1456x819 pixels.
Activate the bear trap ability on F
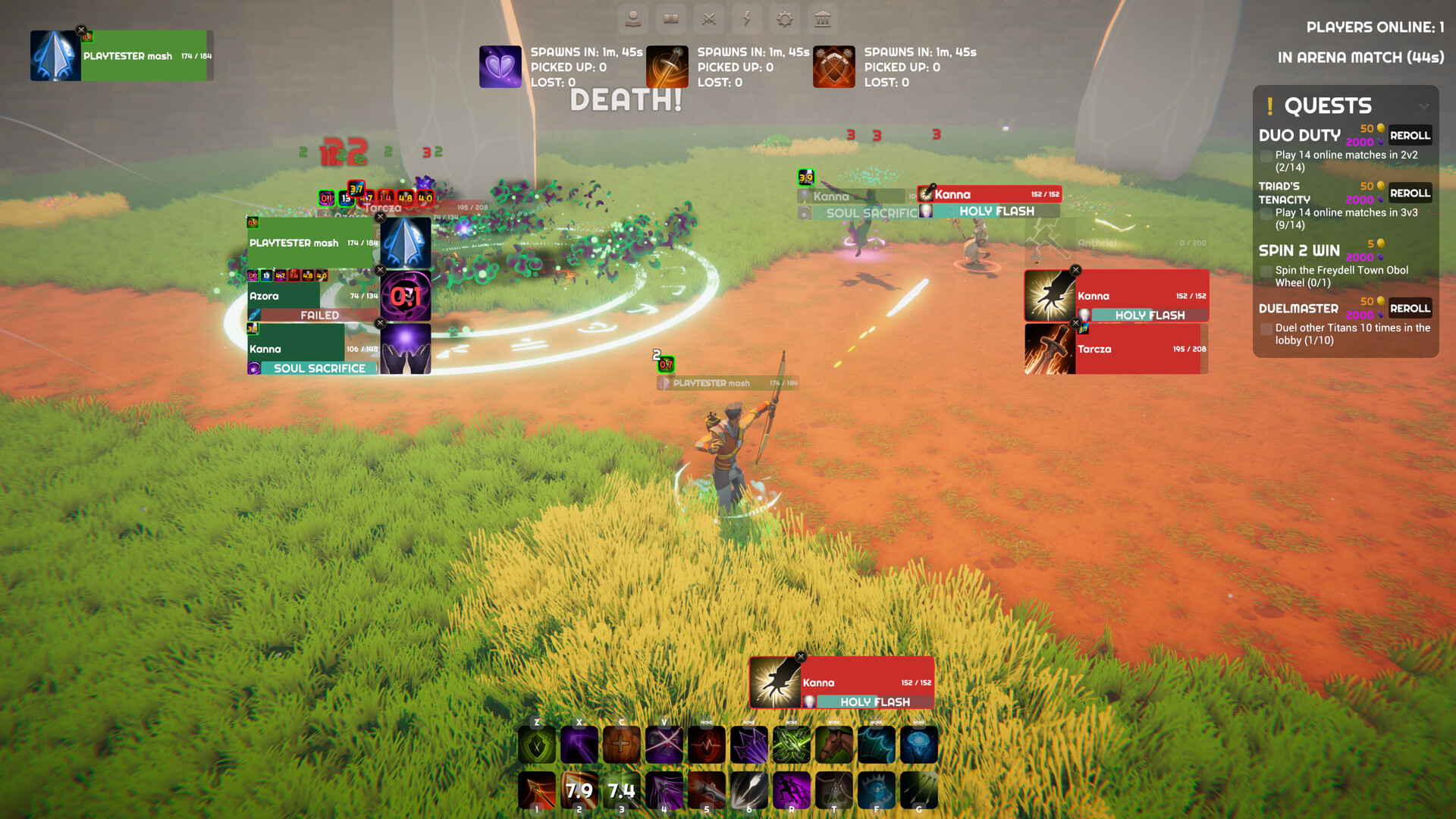coord(877,790)
